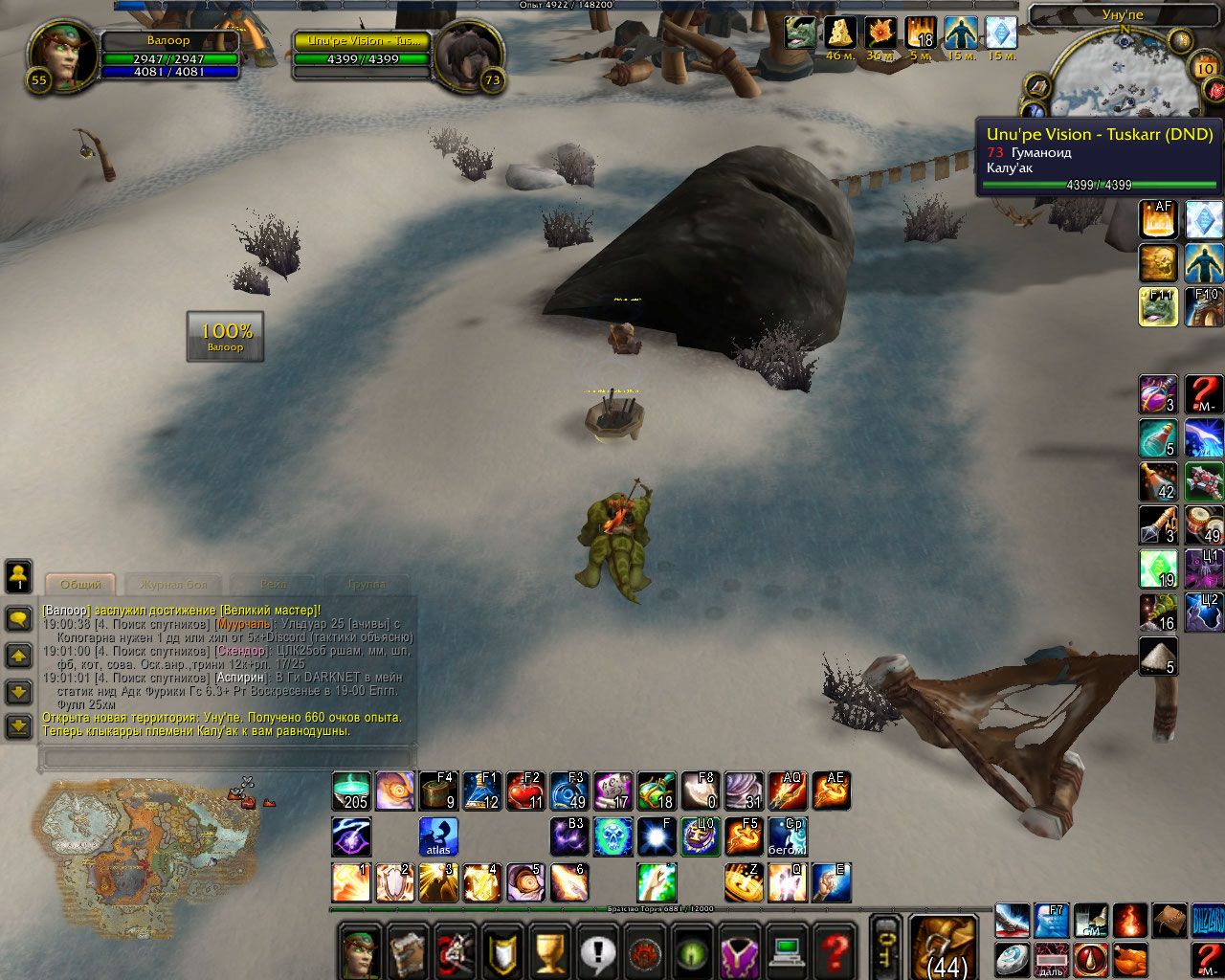Image resolution: width=1225 pixels, height=980 pixels.
Task: Click the chat speech bubble menu button
Action: (x=18, y=618)
